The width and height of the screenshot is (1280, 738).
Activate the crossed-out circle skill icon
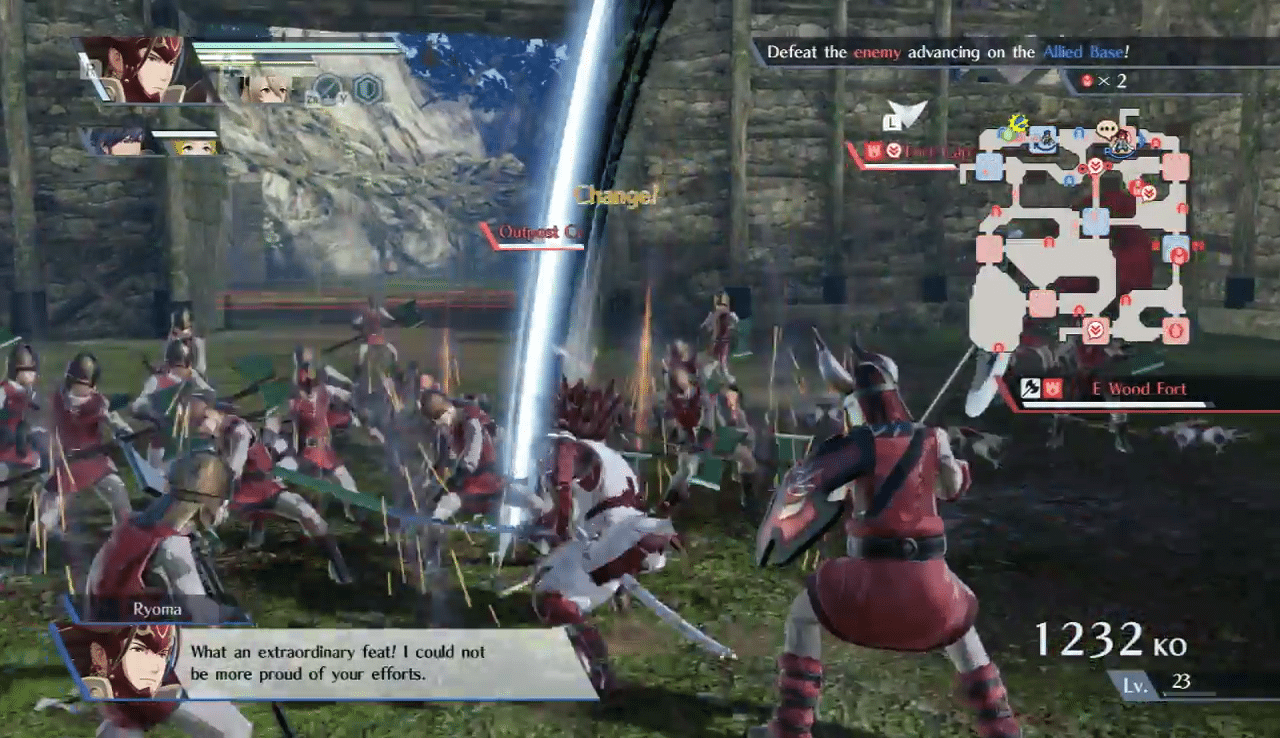(x=328, y=90)
